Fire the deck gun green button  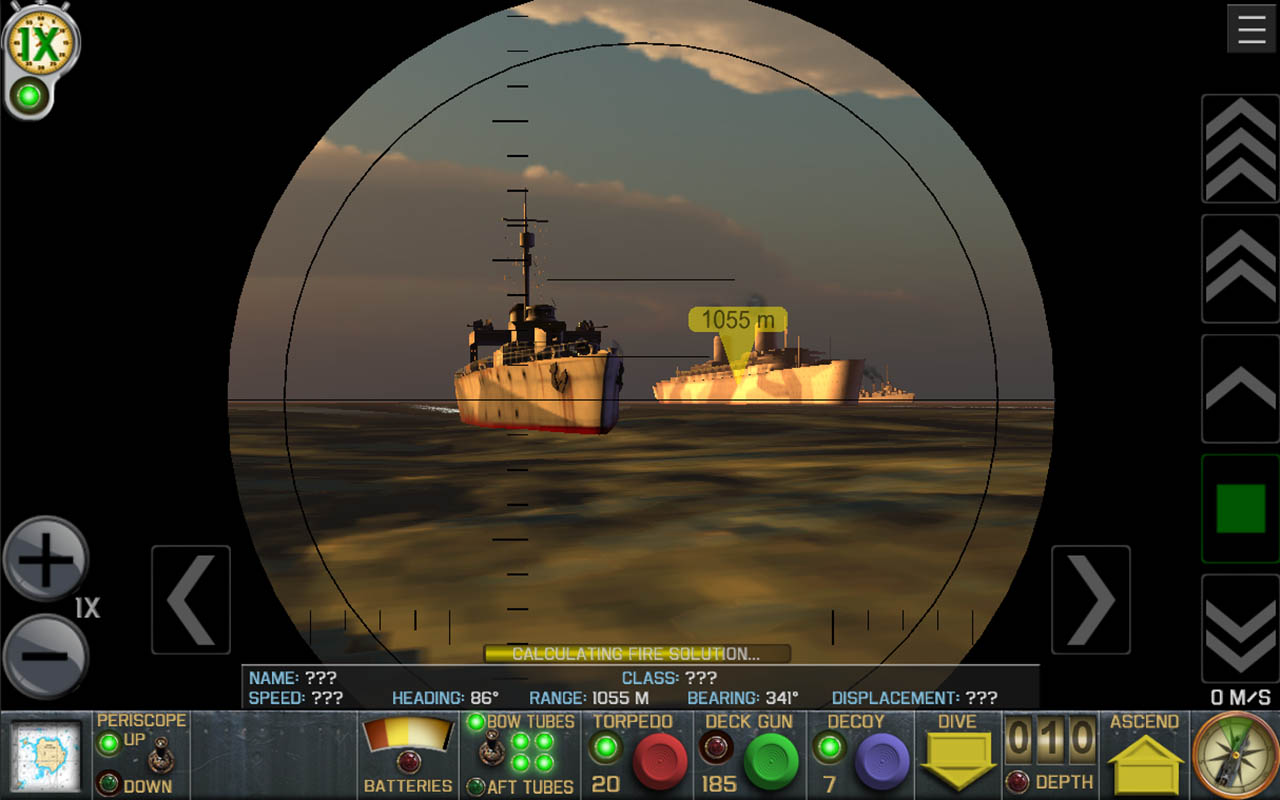point(771,761)
